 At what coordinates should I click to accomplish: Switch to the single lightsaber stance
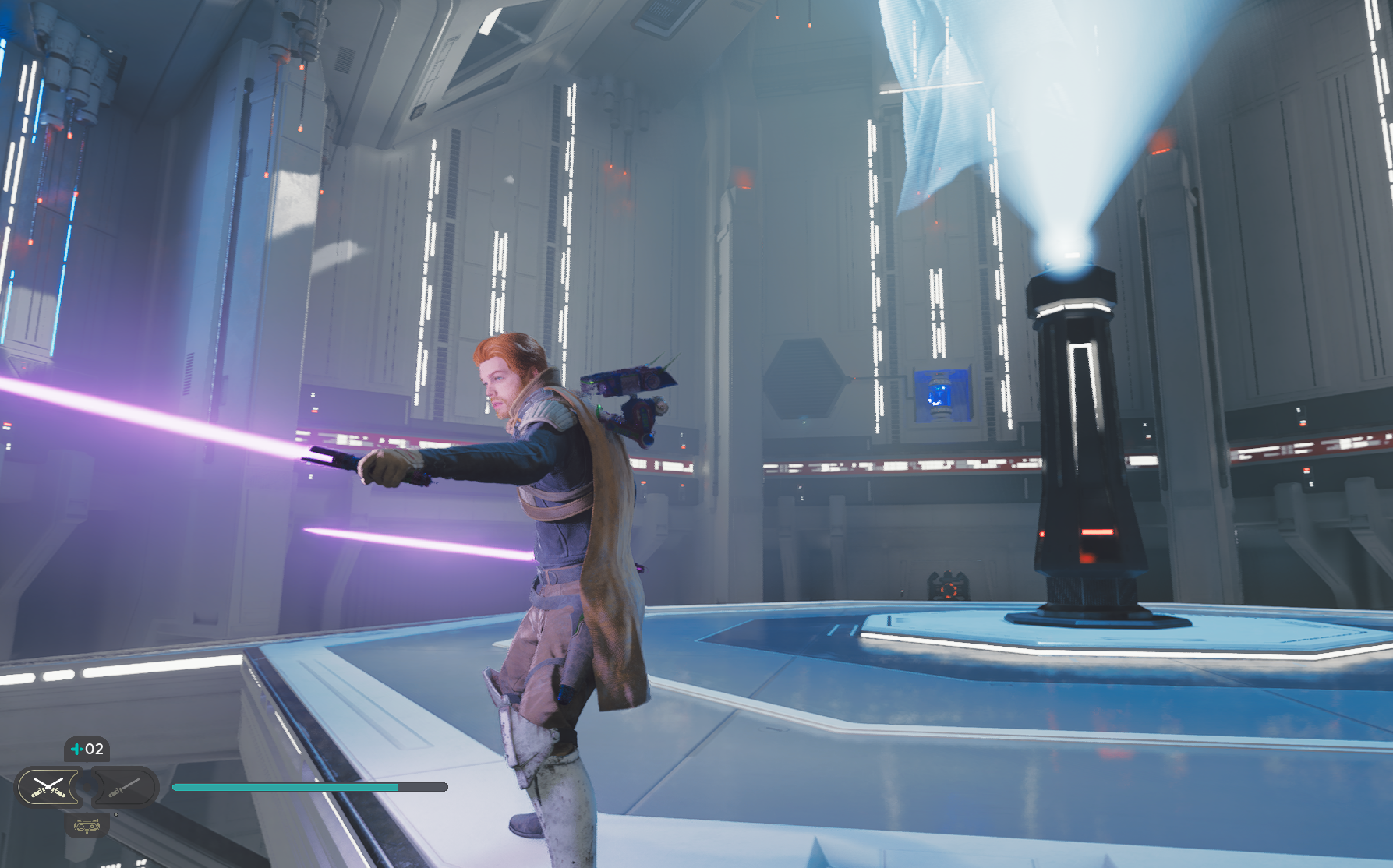123,787
